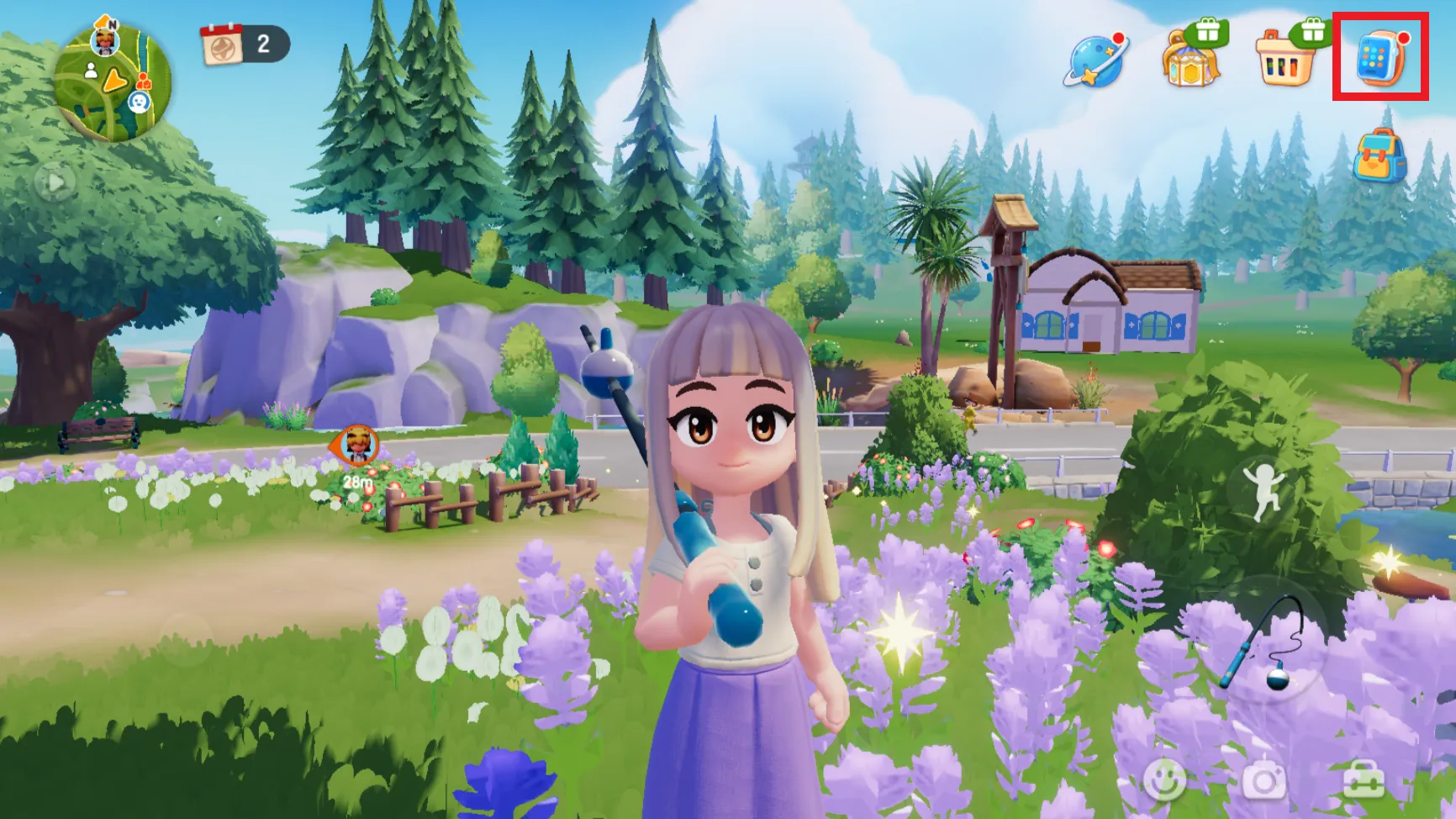Open the camera photo mode
Image resolution: width=1456 pixels, height=819 pixels.
pos(1263,780)
